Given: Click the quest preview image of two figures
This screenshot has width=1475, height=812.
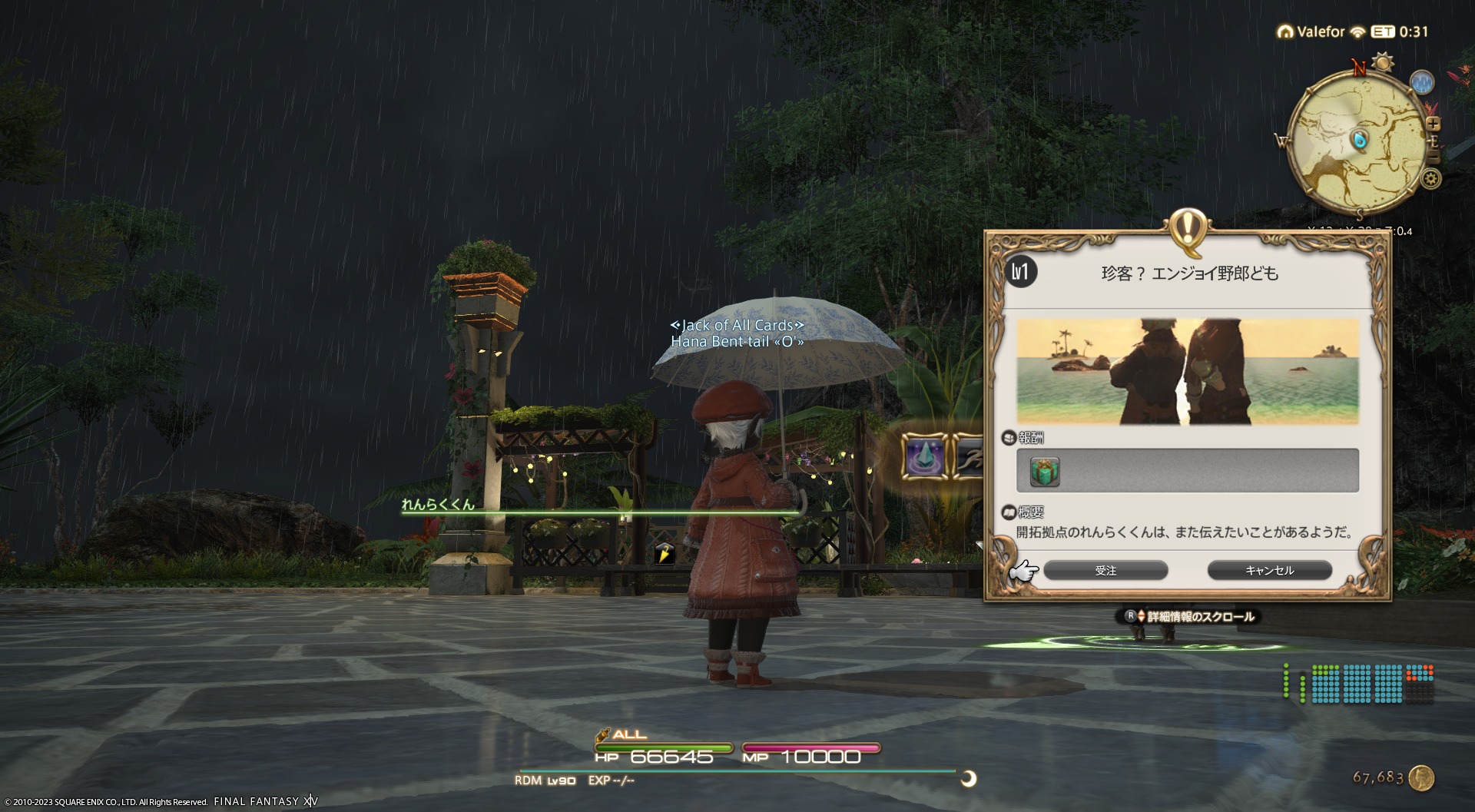Looking at the screenshot, I should pyautogui.click(x=1188, y=372).
